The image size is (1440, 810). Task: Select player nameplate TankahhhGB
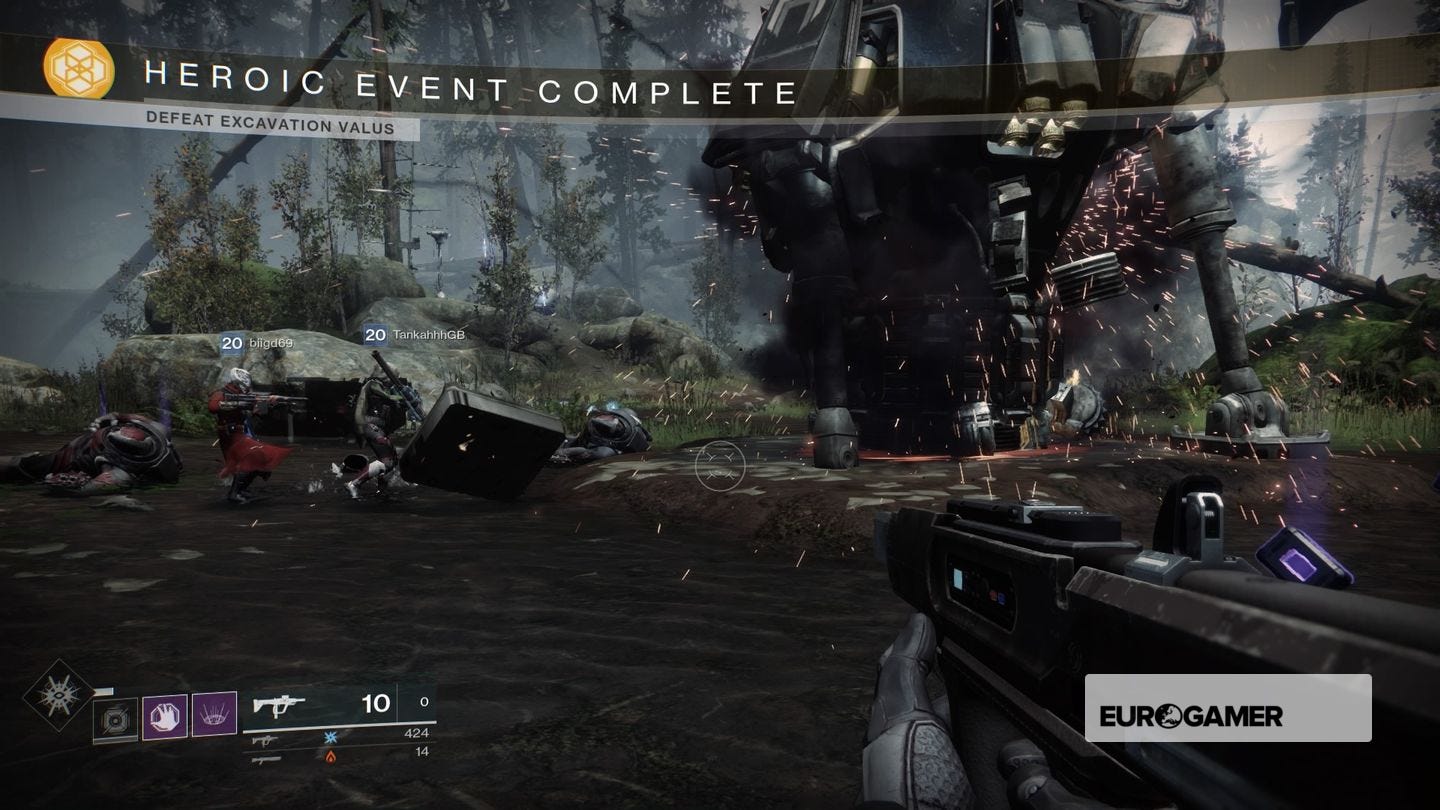(x=415, y=336)
